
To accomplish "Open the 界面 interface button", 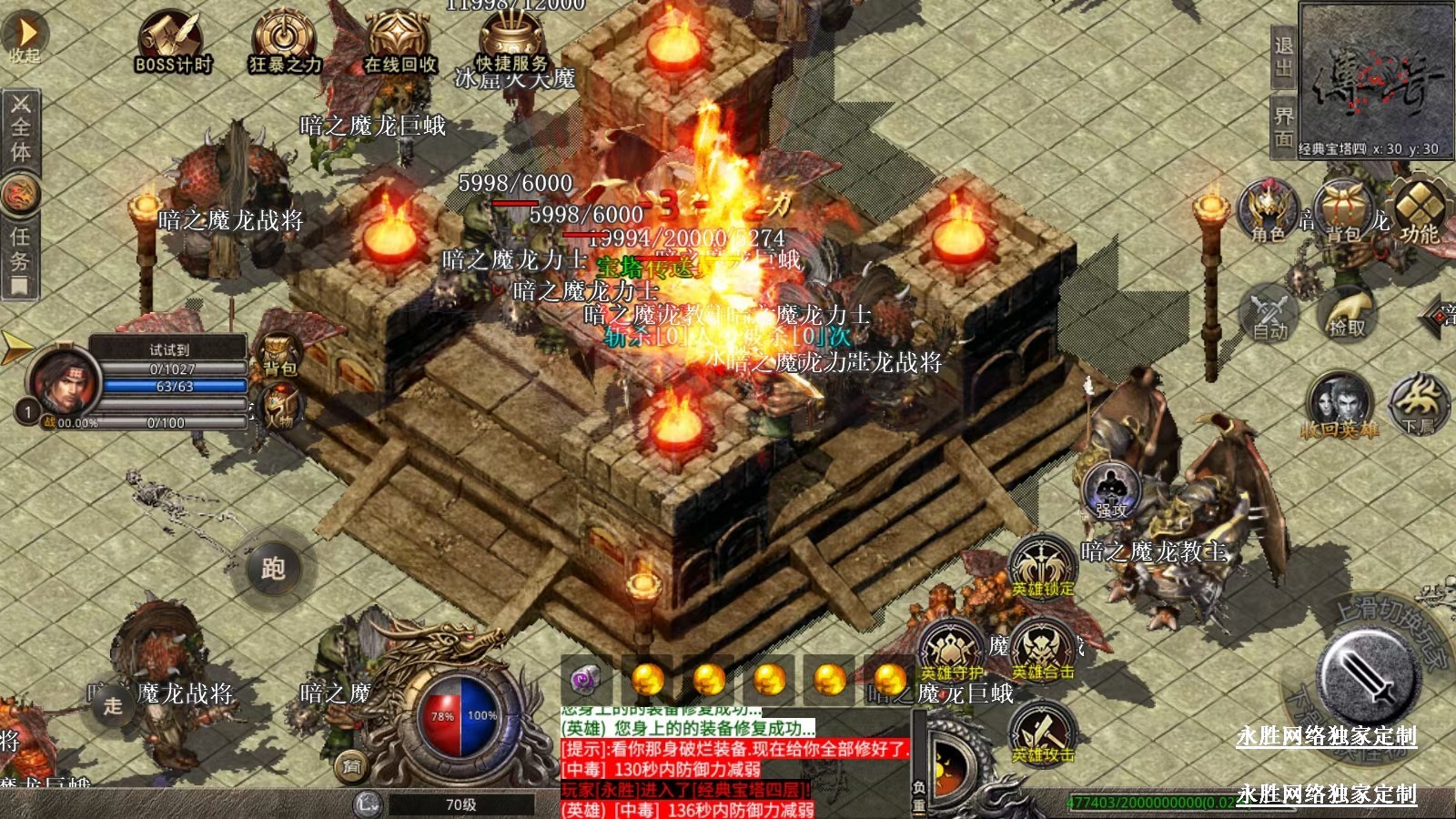I will [1283, 127].
